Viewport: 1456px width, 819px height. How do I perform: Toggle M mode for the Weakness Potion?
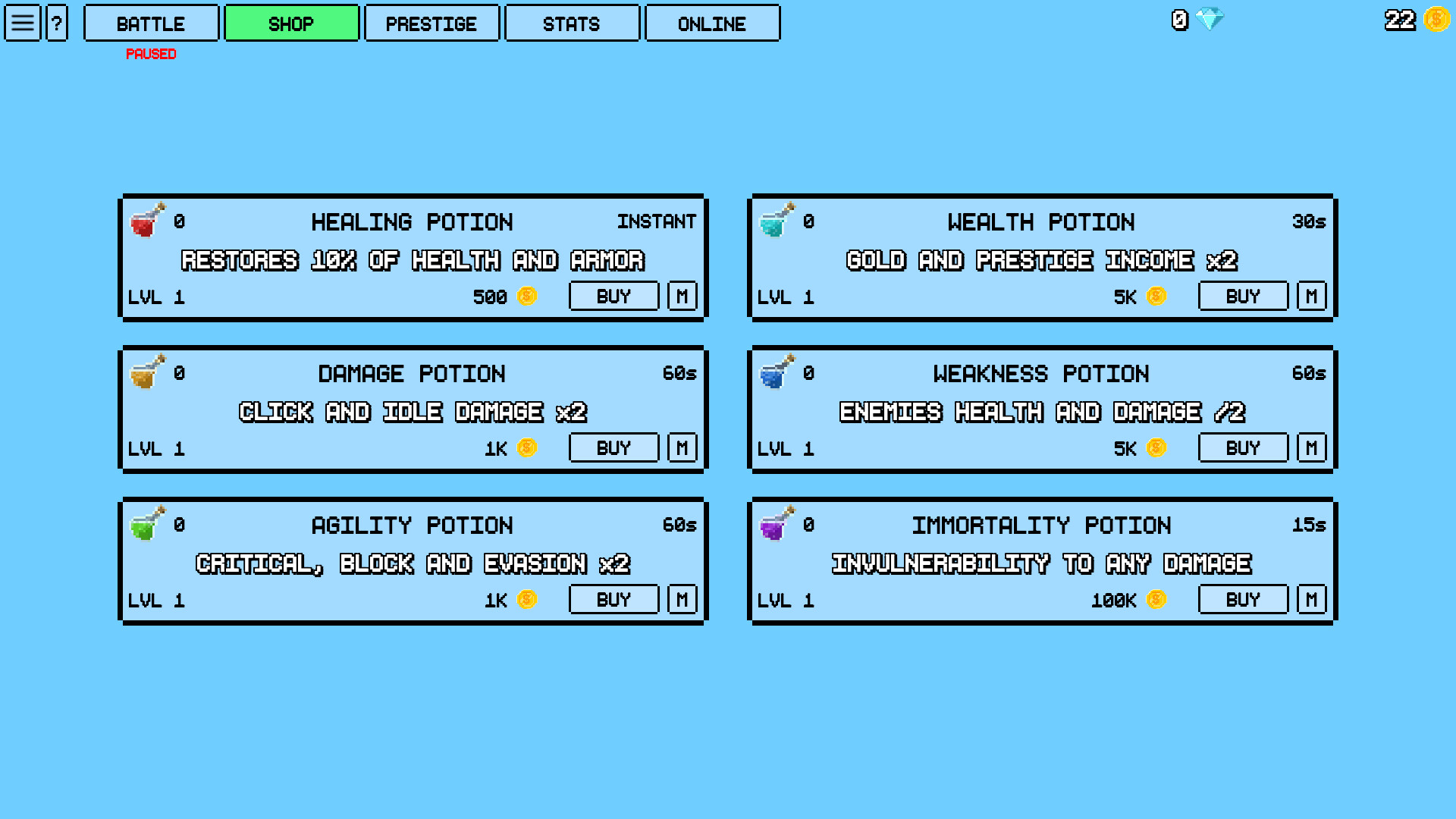pos(1311,447)
